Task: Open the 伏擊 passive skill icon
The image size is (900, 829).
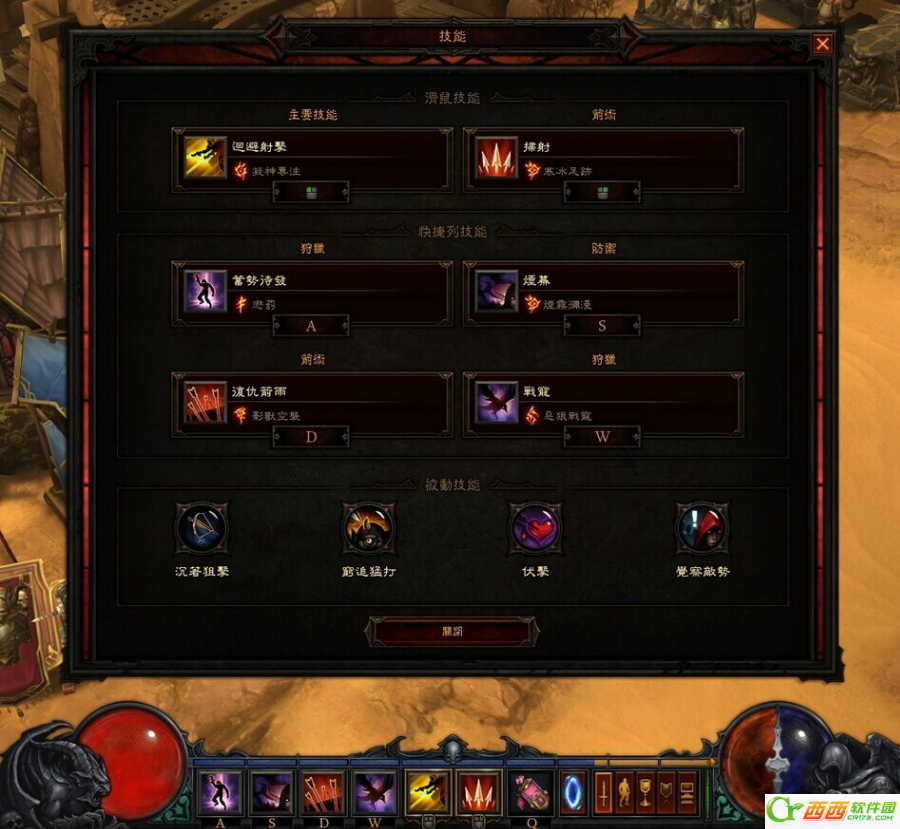Action: [535, 528]
